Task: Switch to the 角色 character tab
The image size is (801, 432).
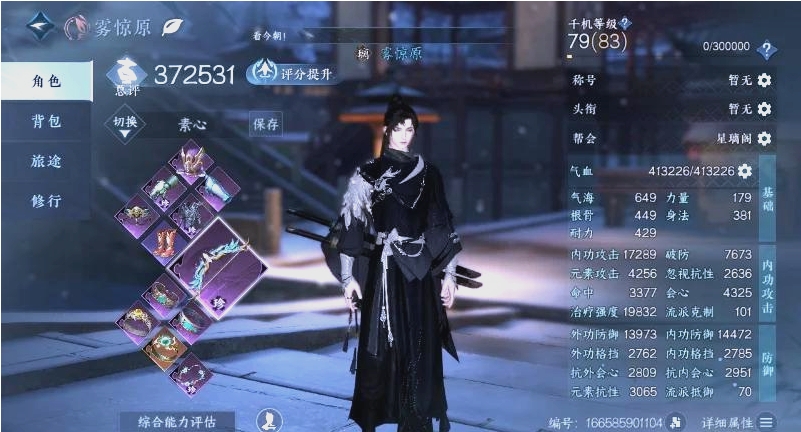Action: click(46, 82)
